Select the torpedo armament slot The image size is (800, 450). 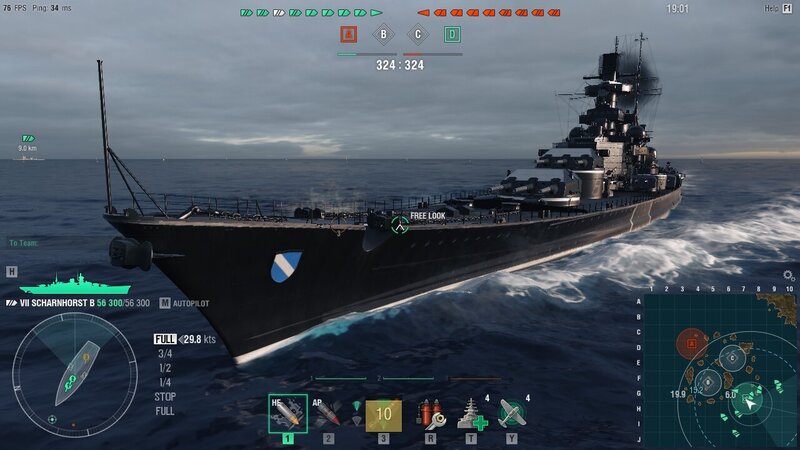pos(383,413)
